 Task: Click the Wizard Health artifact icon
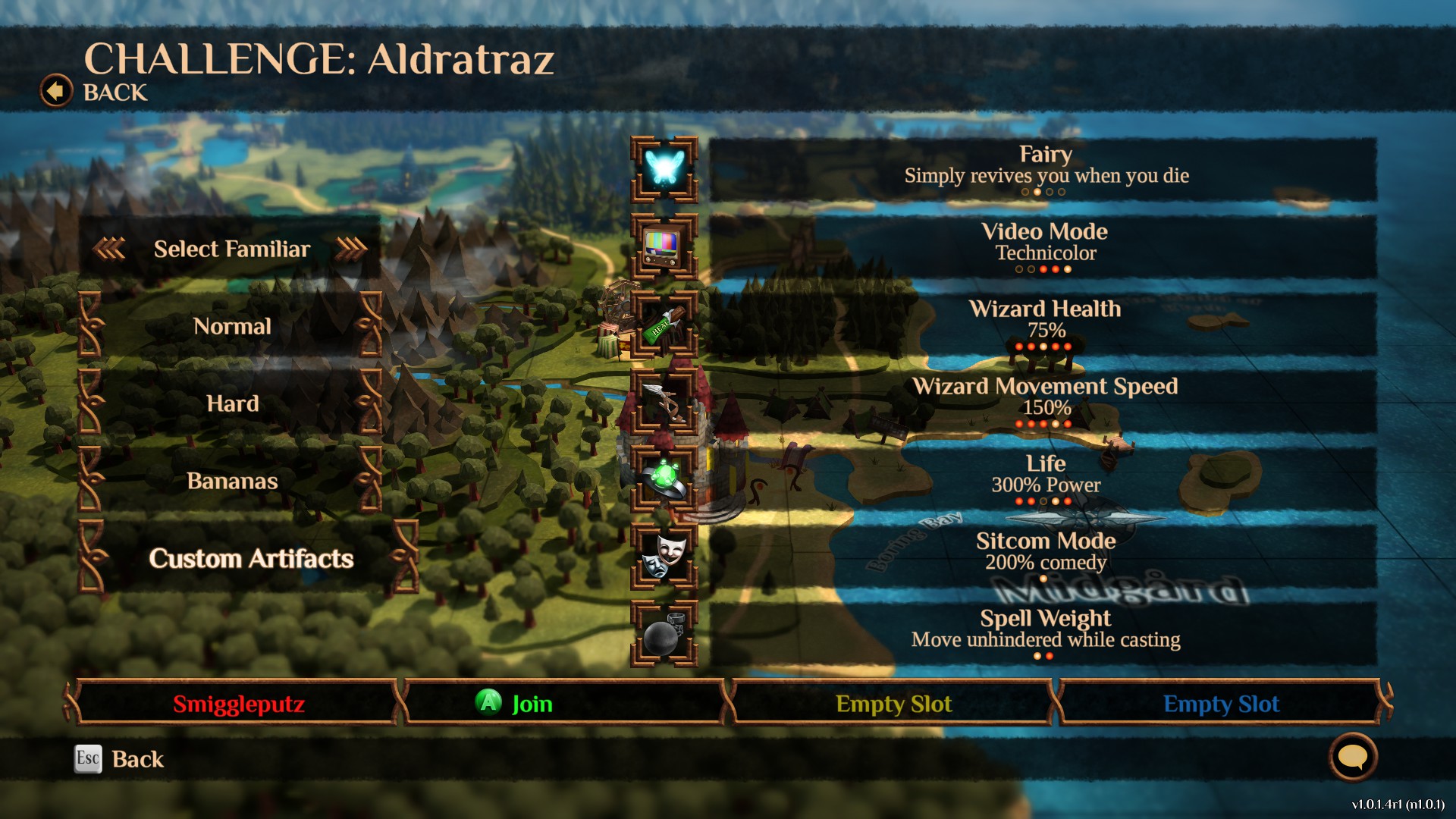click(664, 325)
